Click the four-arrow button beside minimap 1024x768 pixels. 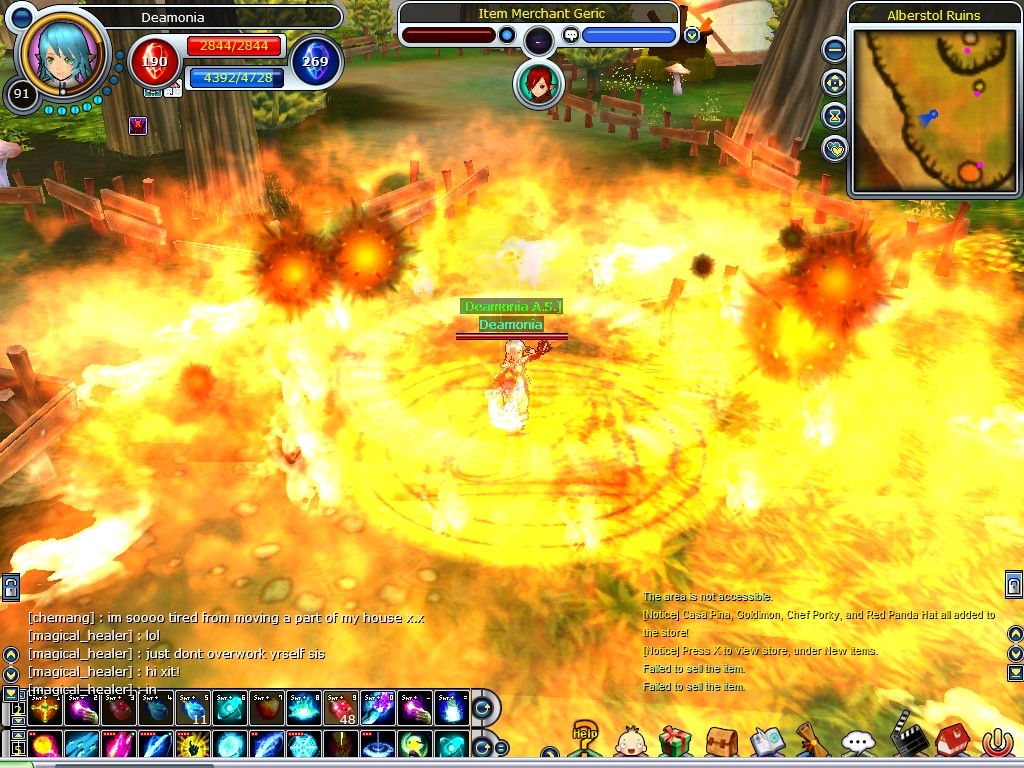(x=834, y=83)
